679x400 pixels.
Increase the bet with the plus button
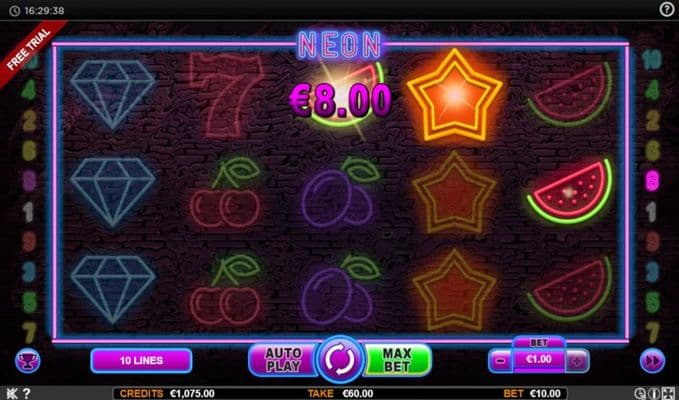coord(577,360)
